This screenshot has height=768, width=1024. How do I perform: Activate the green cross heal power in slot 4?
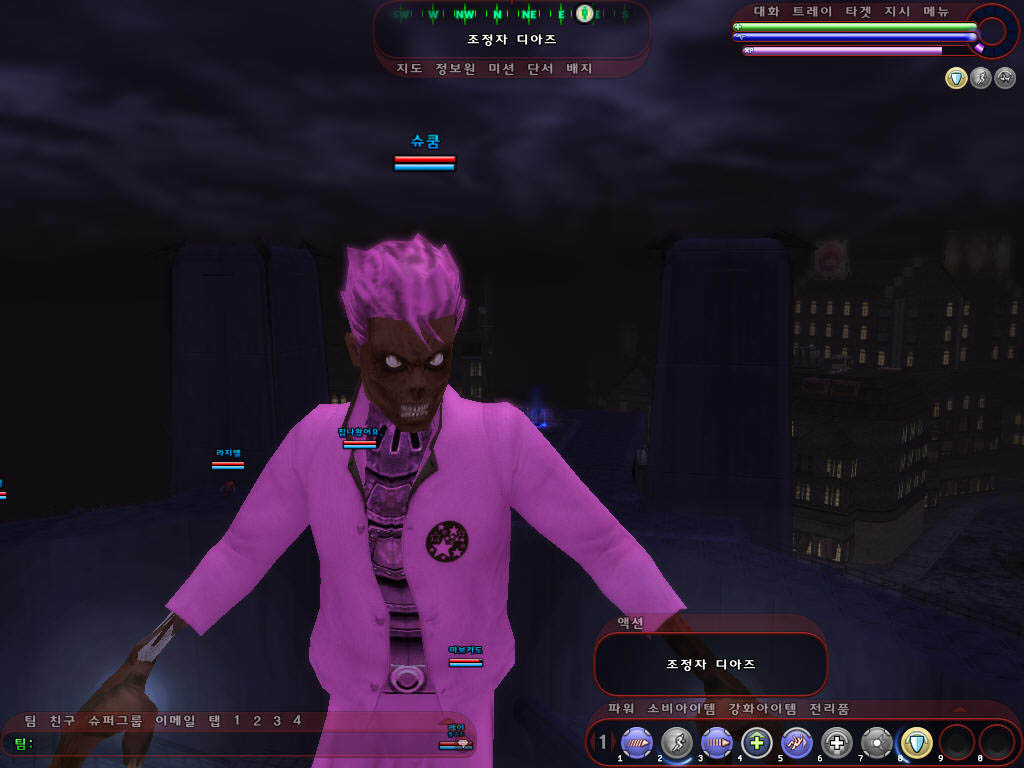point(756,742)
